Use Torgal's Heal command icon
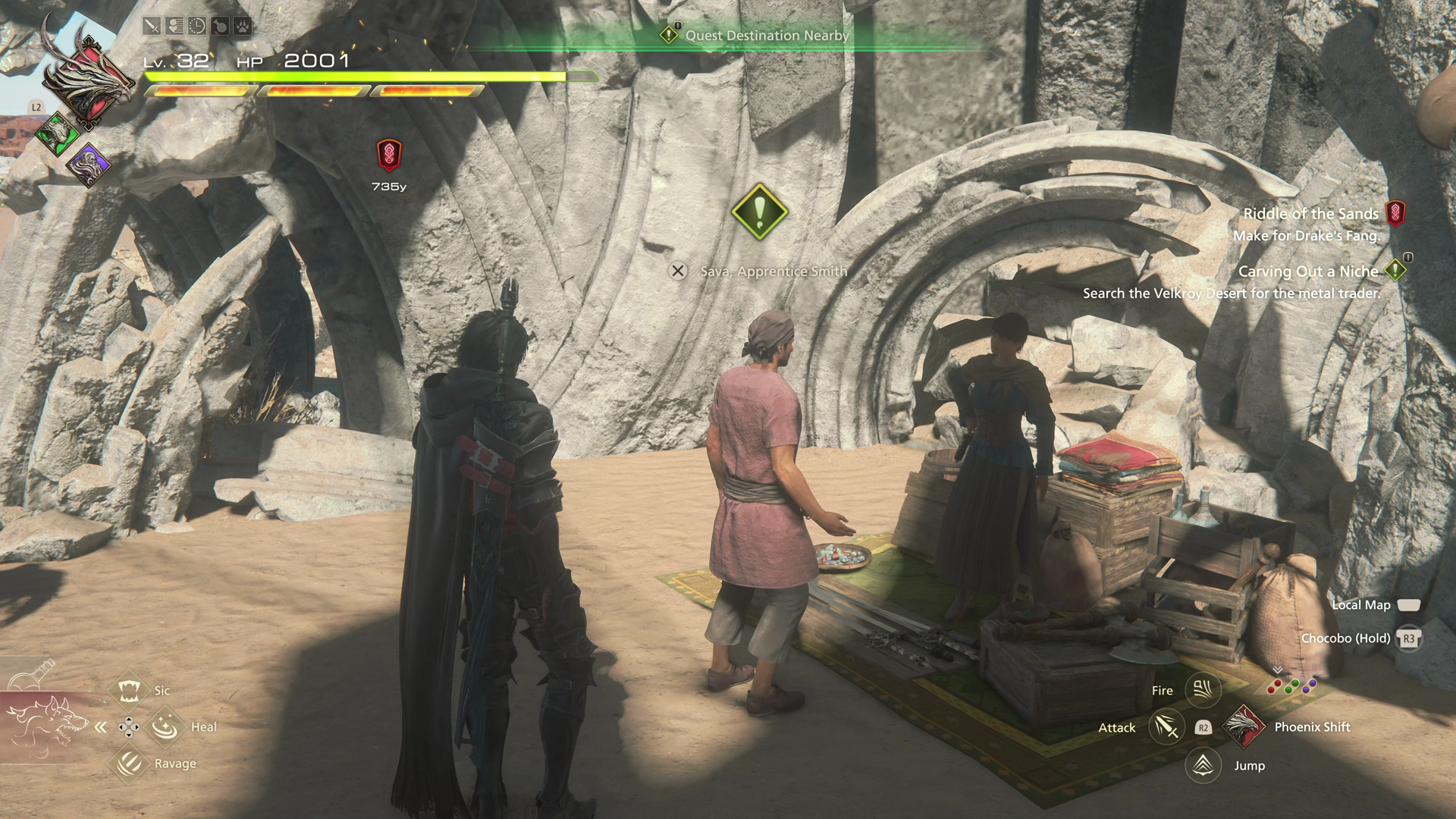 [x=165, y=727]
